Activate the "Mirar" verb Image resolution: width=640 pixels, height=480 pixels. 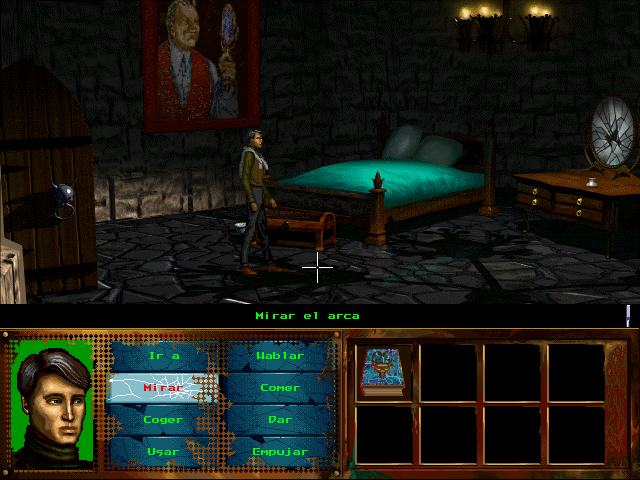tap(162, 388)
